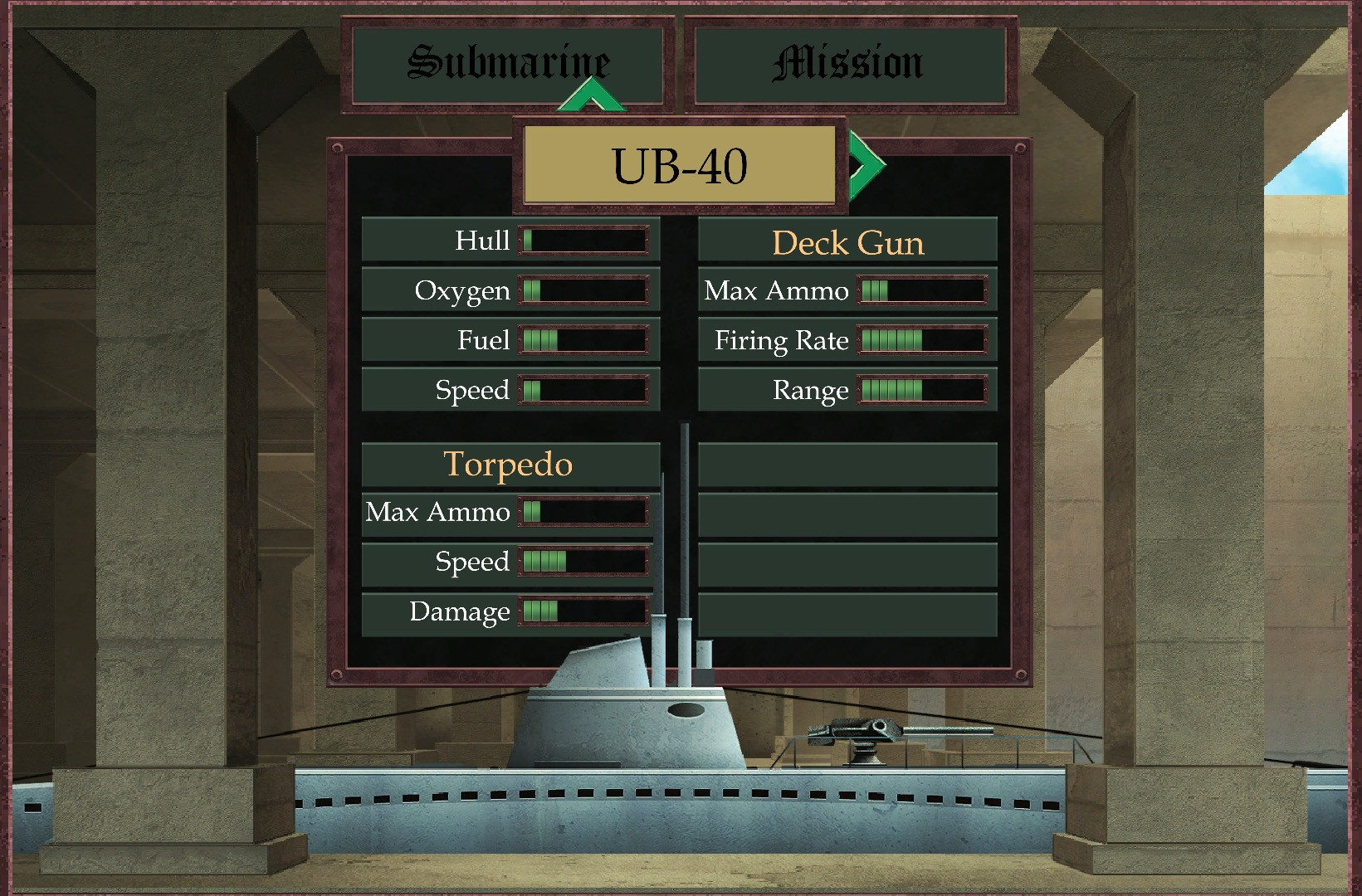This screenshot has width=1362, height=896.
Task: Click the Torpedo Max Ammo bar
Action: [584, 513]
